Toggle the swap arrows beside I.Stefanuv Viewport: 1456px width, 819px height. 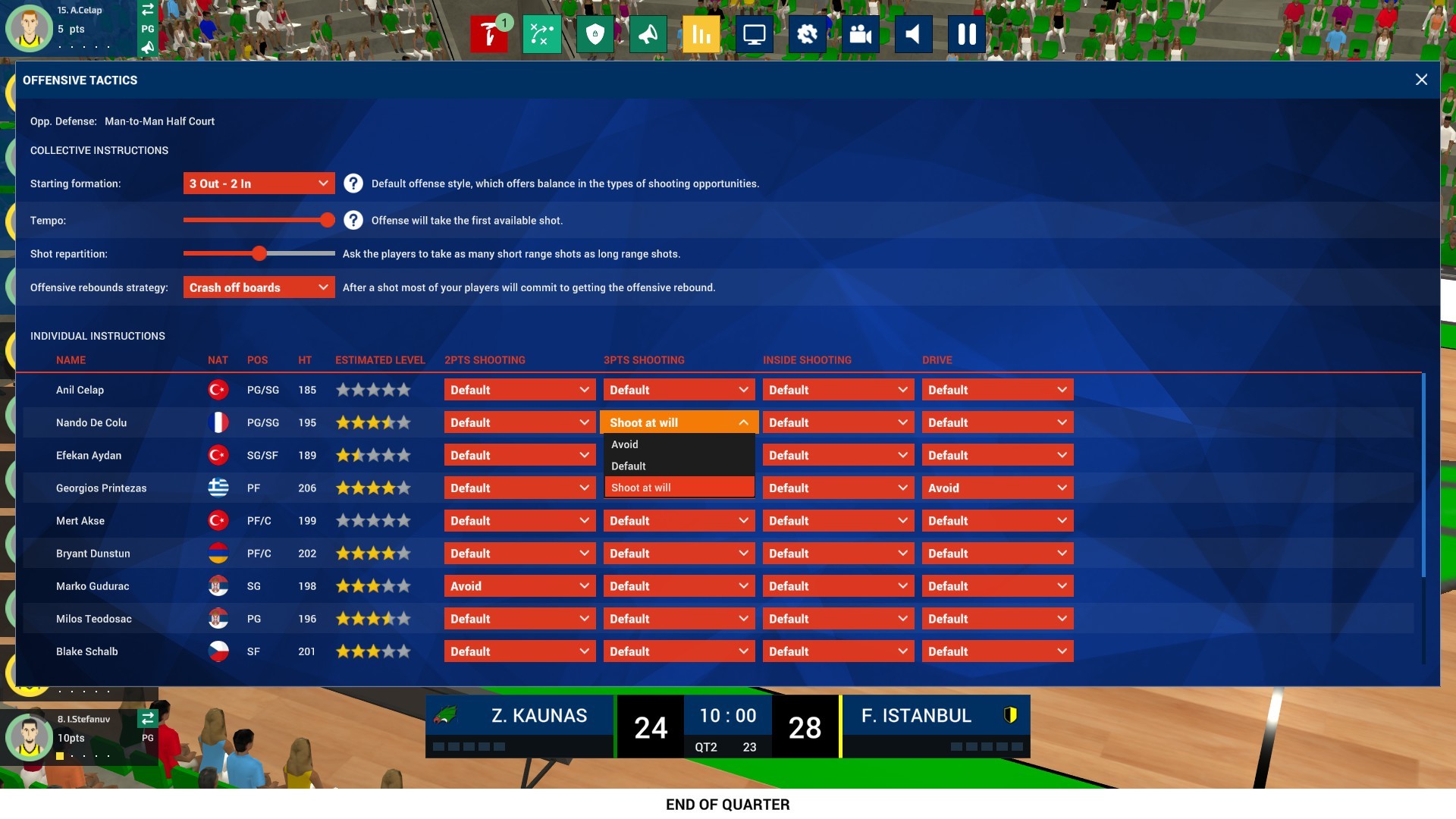[x=149, y=718]
